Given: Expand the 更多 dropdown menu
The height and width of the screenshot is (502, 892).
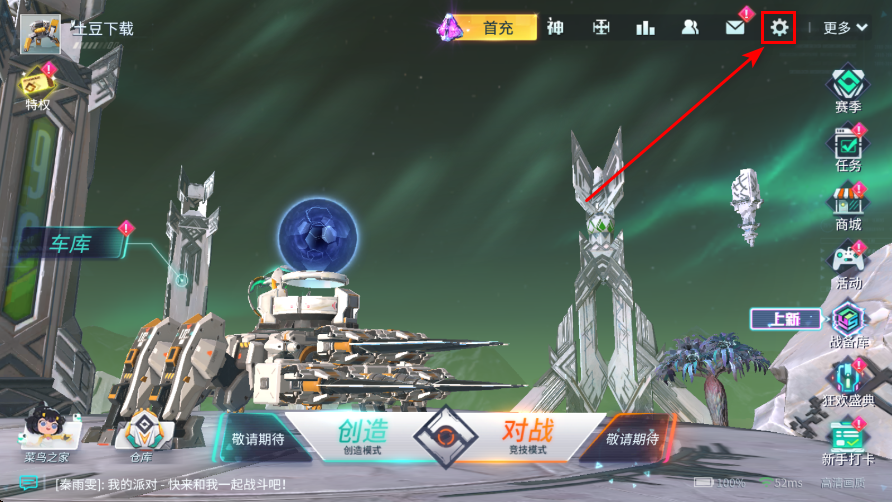Looking at the screenshot, I should pos(845,28).
